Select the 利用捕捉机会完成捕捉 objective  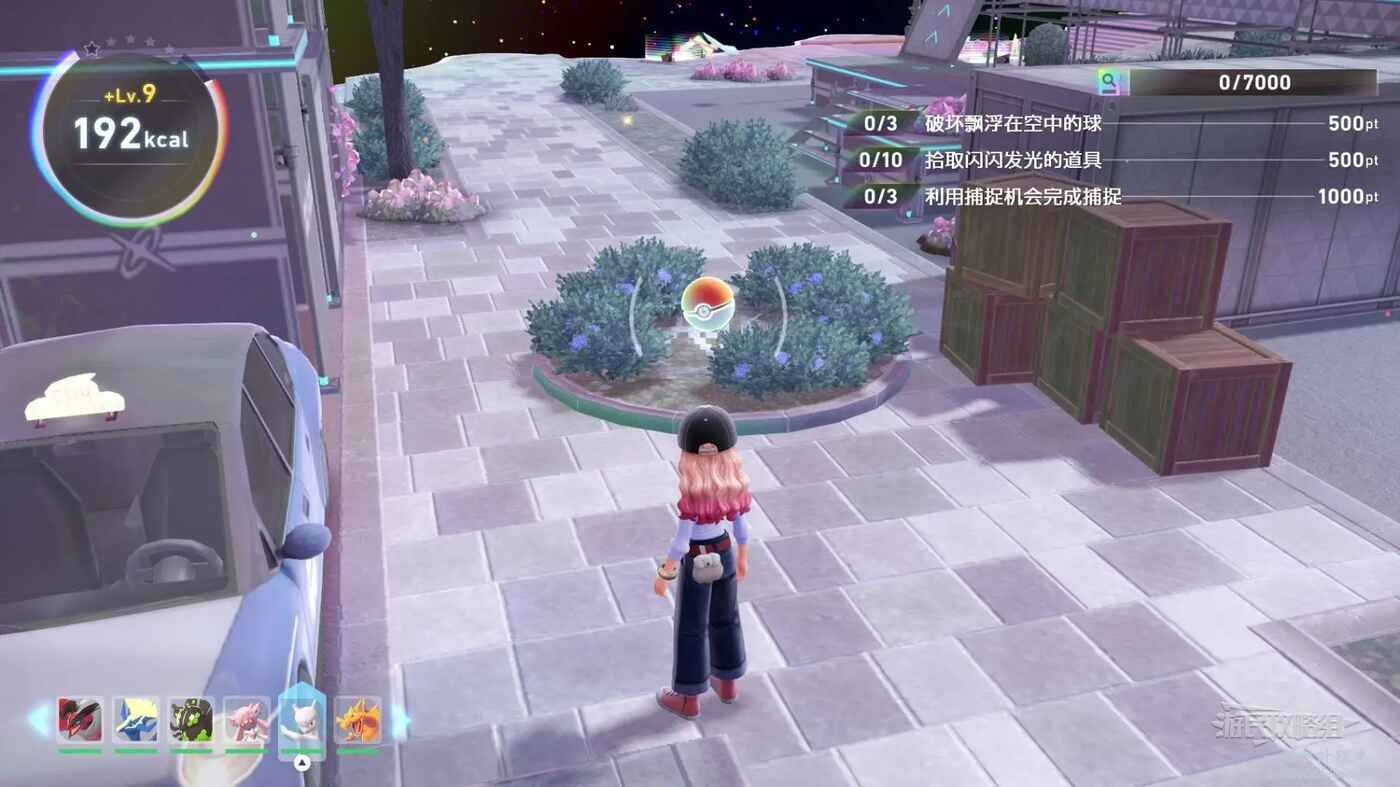point(1022,196)
